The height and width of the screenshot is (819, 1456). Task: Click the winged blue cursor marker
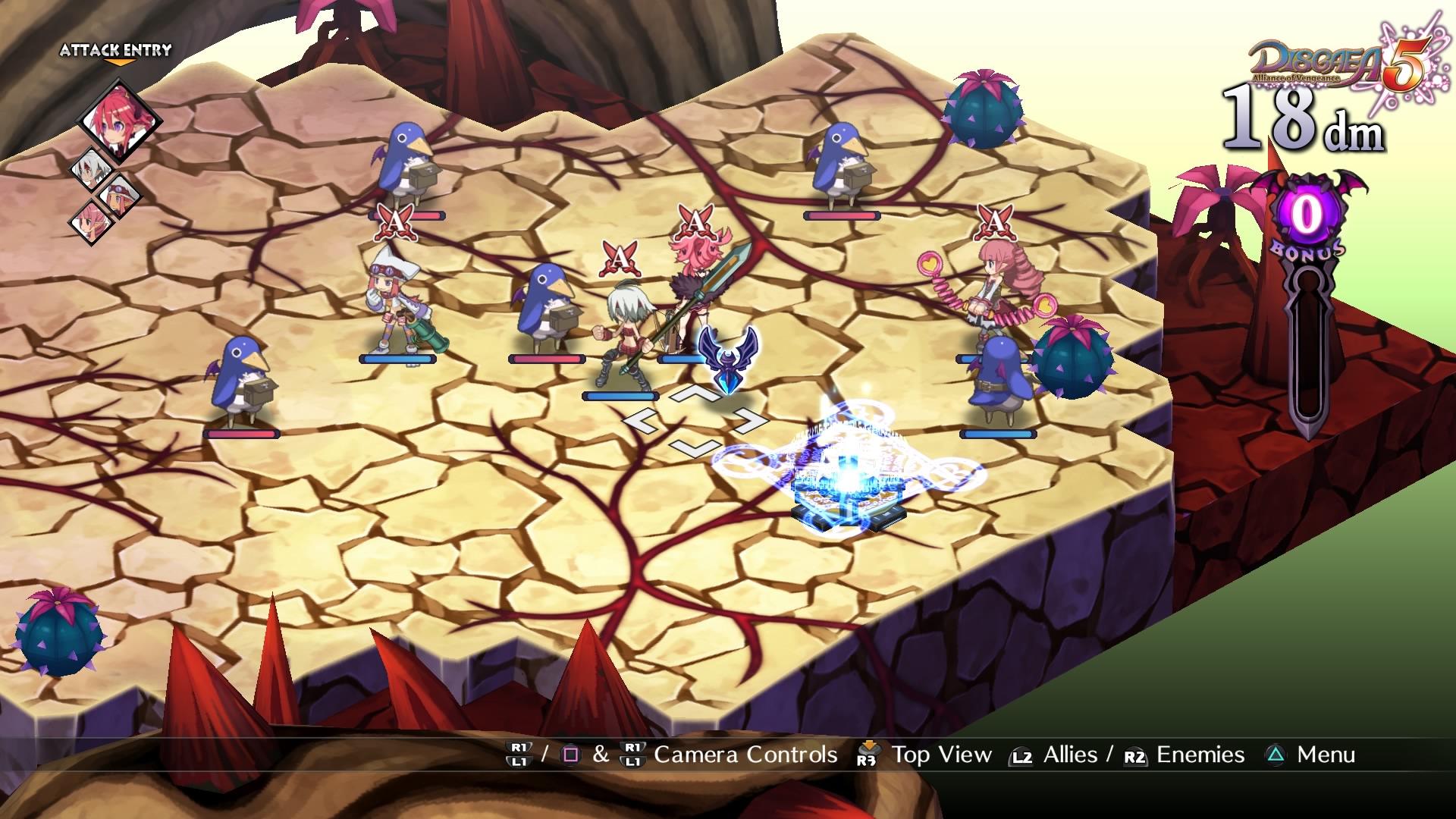click(728, 358)
